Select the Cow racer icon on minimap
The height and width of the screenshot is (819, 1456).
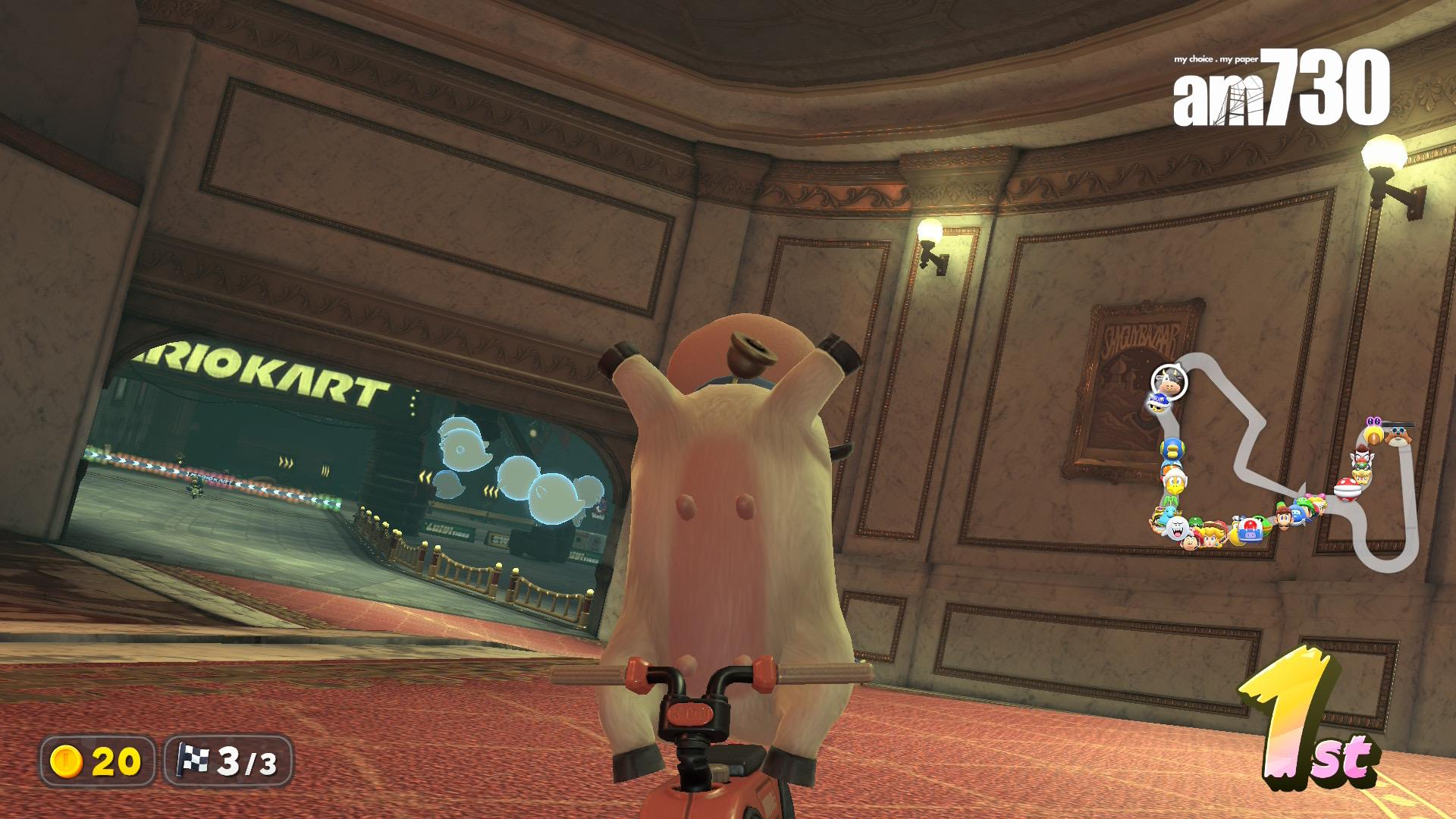pos(1169,381)
